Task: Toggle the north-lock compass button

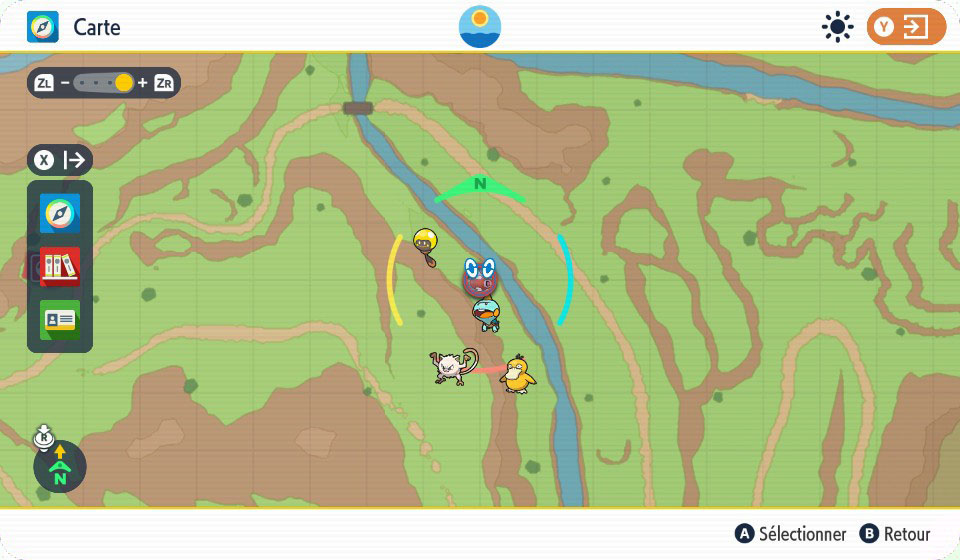Action: pos(59,467)
